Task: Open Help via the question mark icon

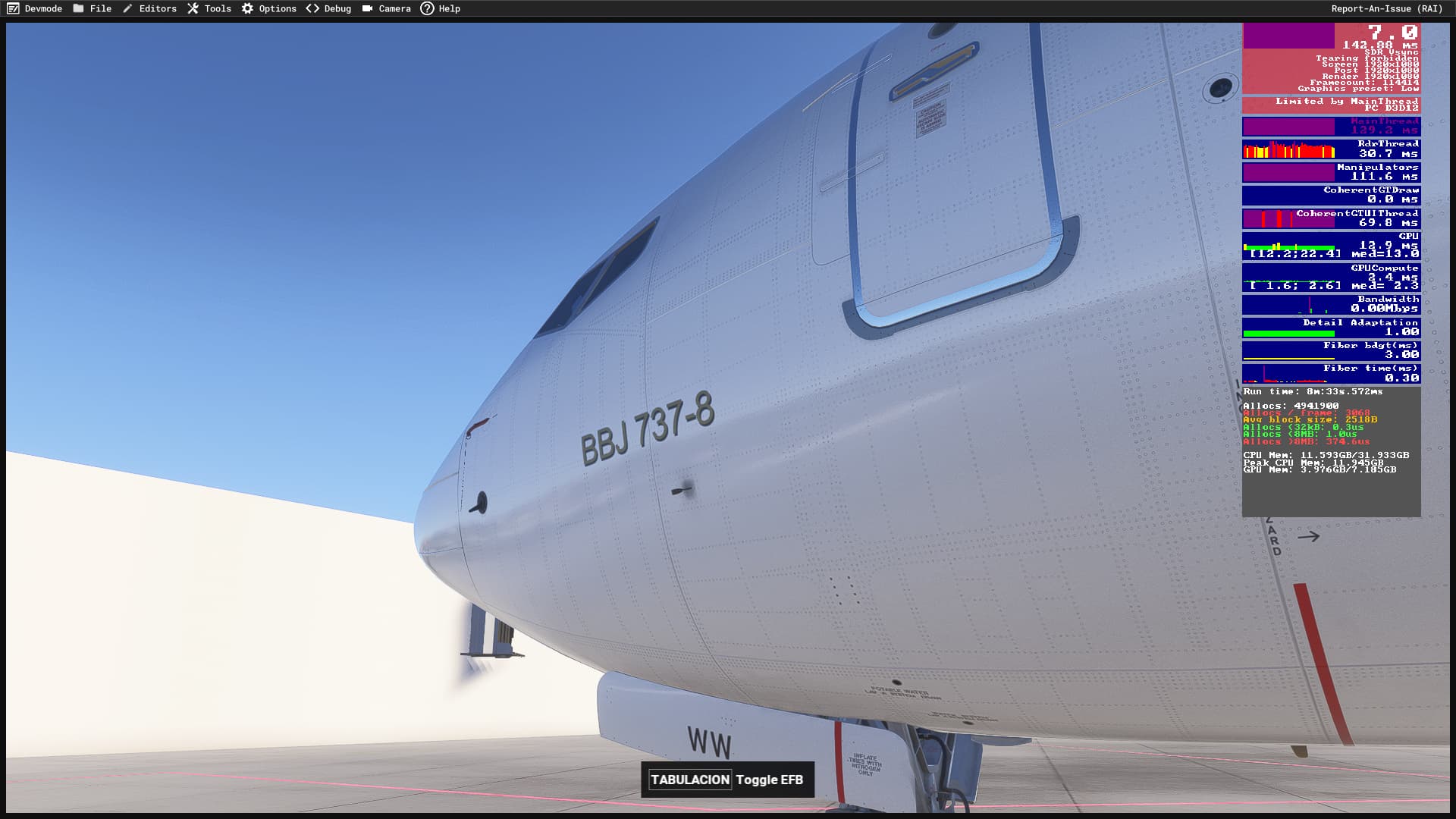Action: [x=427, y=8]
